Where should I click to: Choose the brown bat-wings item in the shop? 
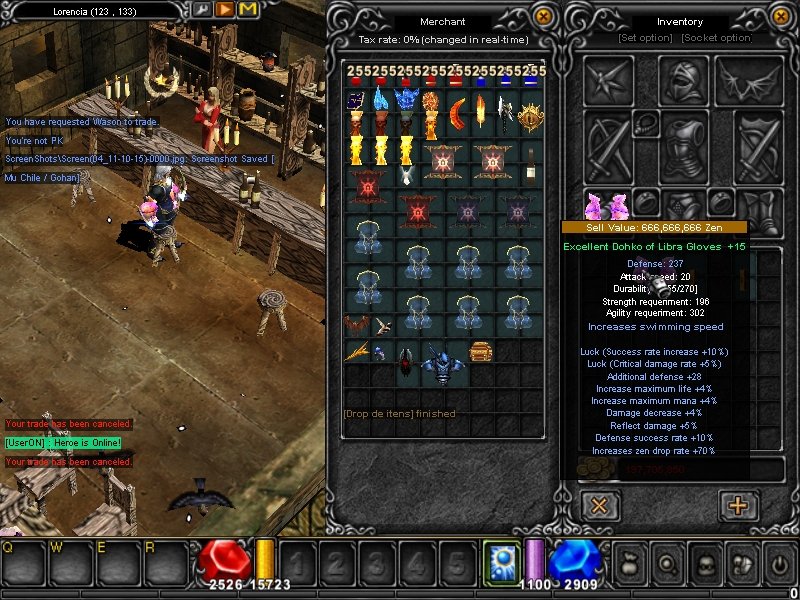[358, 325]
